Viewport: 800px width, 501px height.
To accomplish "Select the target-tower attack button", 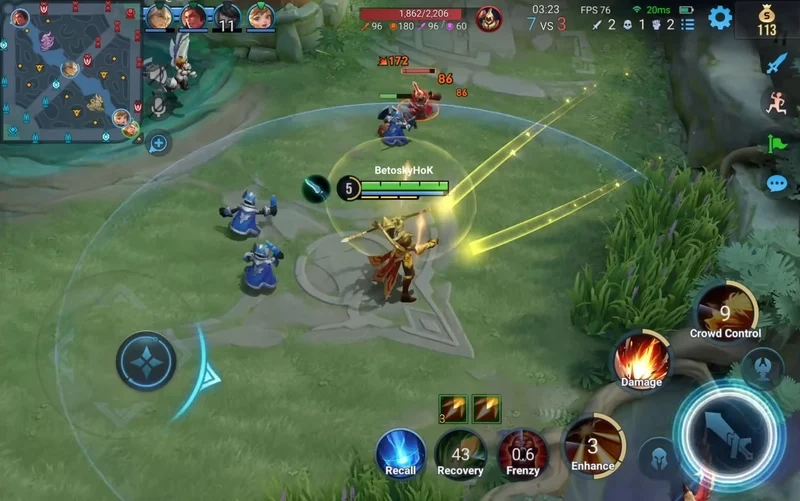I will 763,366.
